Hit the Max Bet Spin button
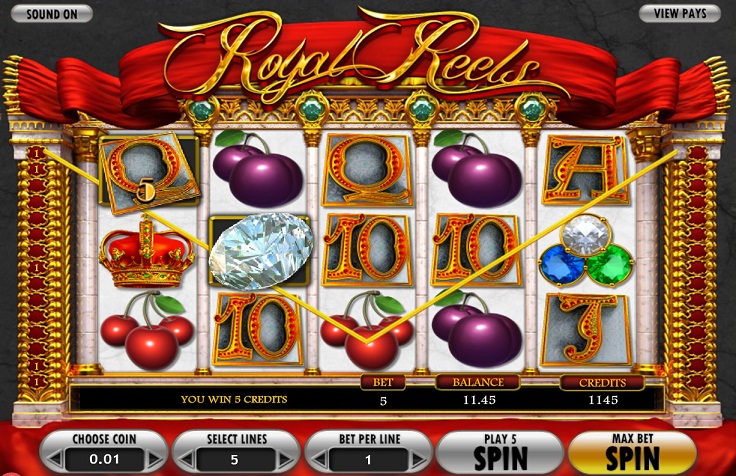Screen dimensions: 736x476 [x=630, y=452]
